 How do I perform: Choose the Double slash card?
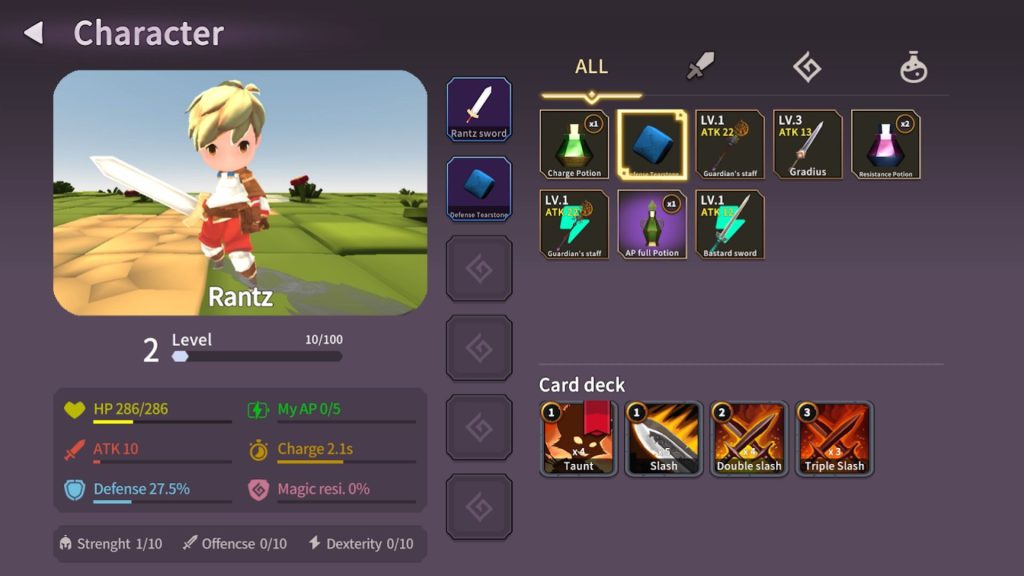click(749, 438)
